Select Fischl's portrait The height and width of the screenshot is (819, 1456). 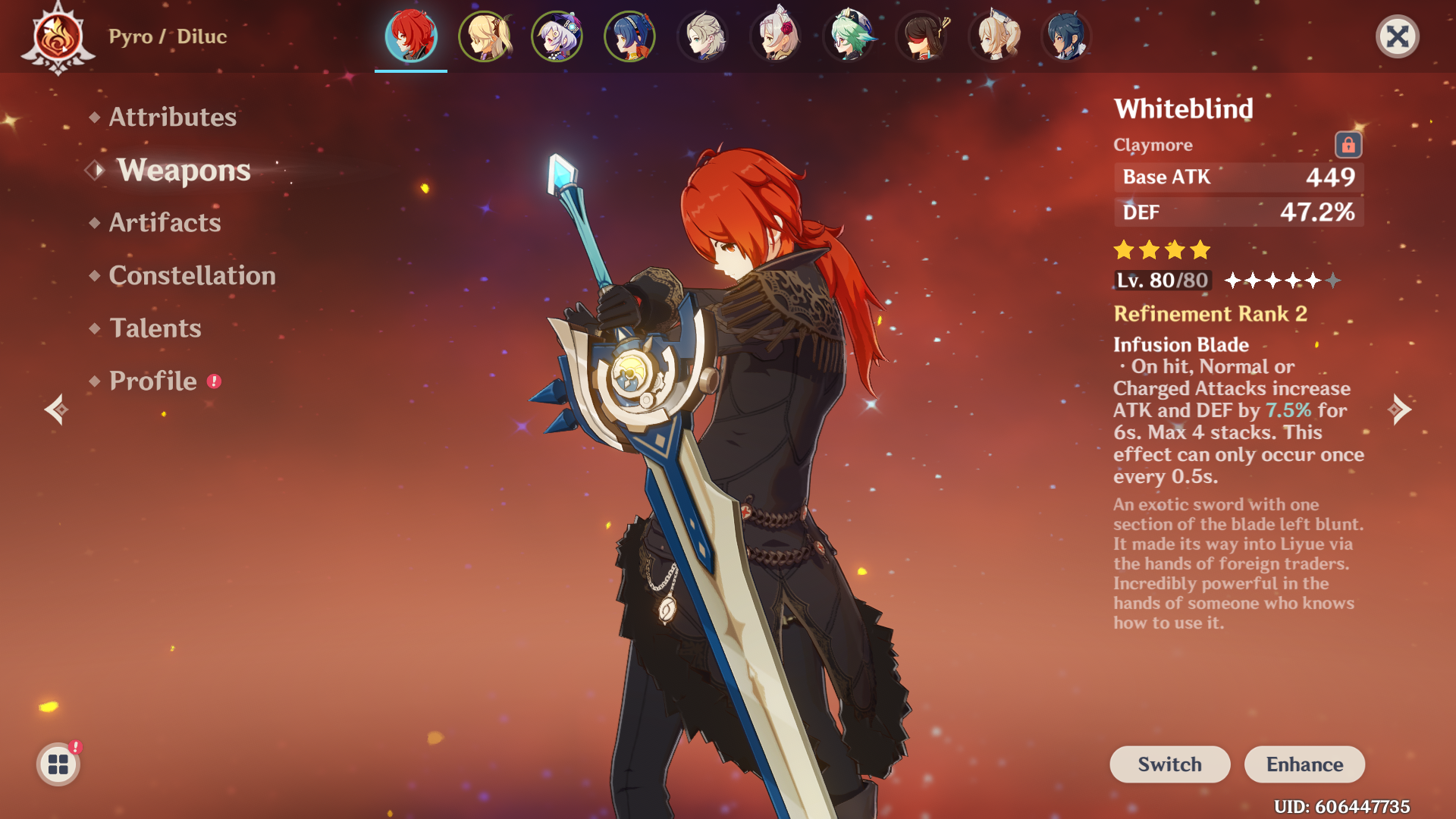click(484, 36)
